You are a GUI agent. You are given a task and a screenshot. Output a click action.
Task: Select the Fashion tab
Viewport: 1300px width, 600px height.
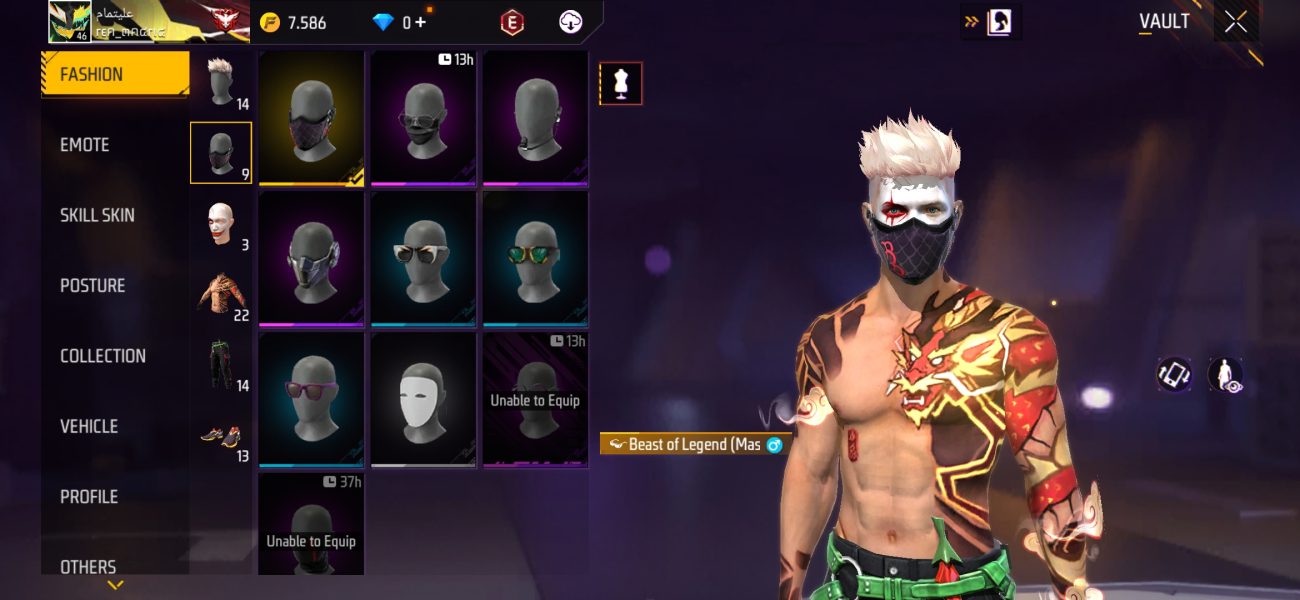tap(114, 75)
